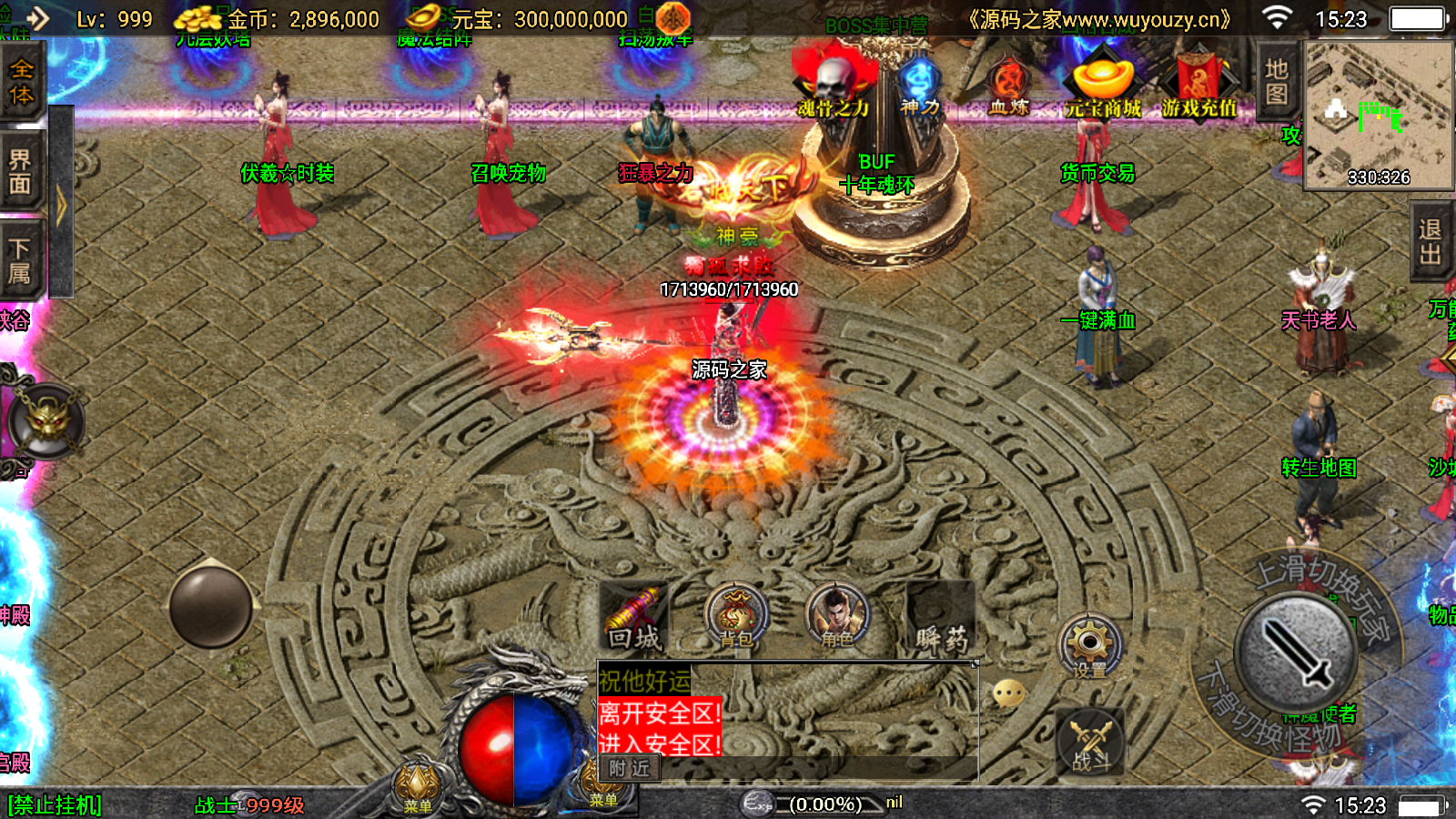1456x819 pixels.
Task: Open the 下属 side button
Action: click(x=20, y=261)
